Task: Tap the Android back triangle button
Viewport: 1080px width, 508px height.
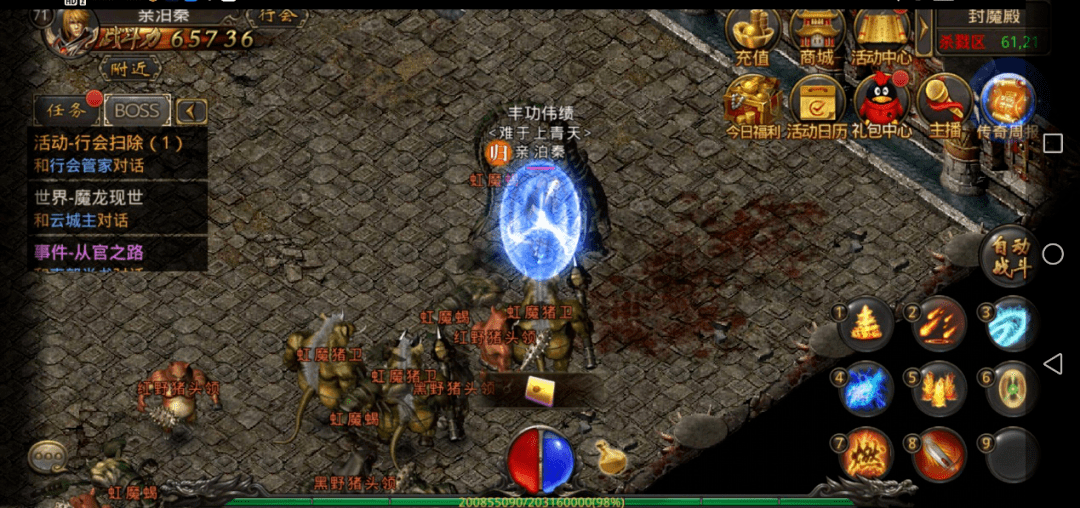Action: (x=1052, y=363)
